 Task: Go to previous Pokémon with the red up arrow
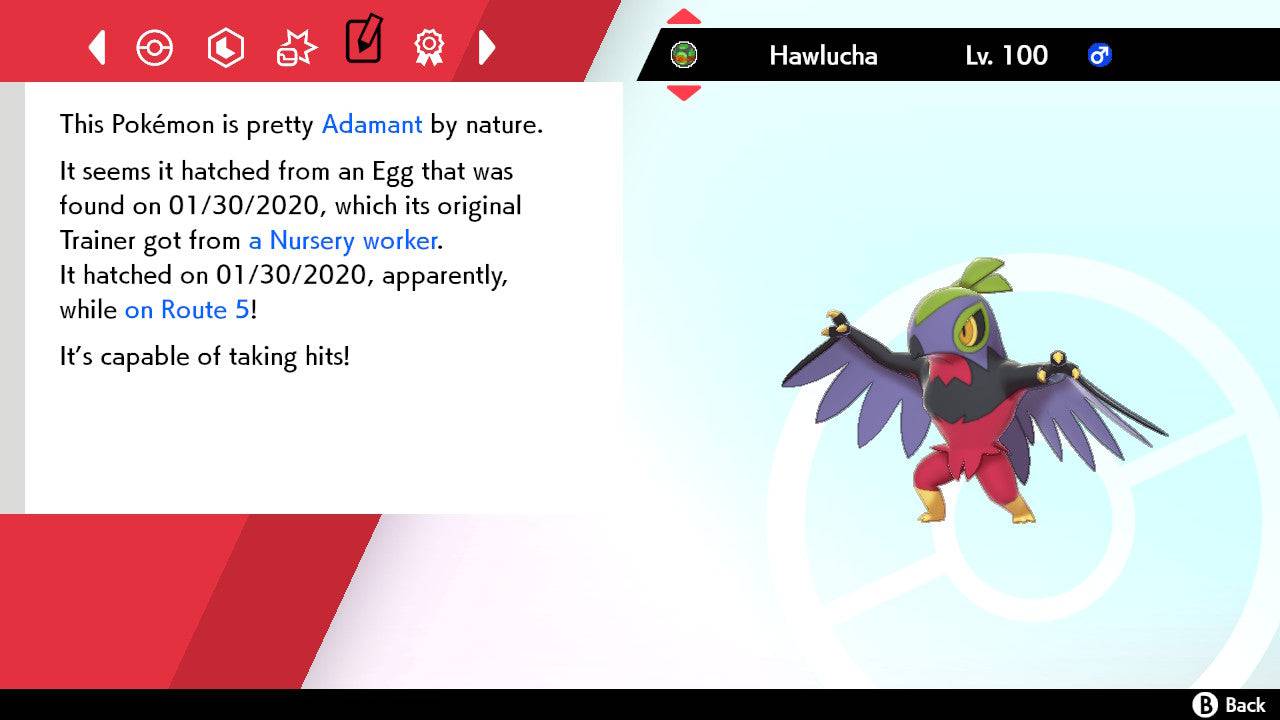[x=684, y=17]
